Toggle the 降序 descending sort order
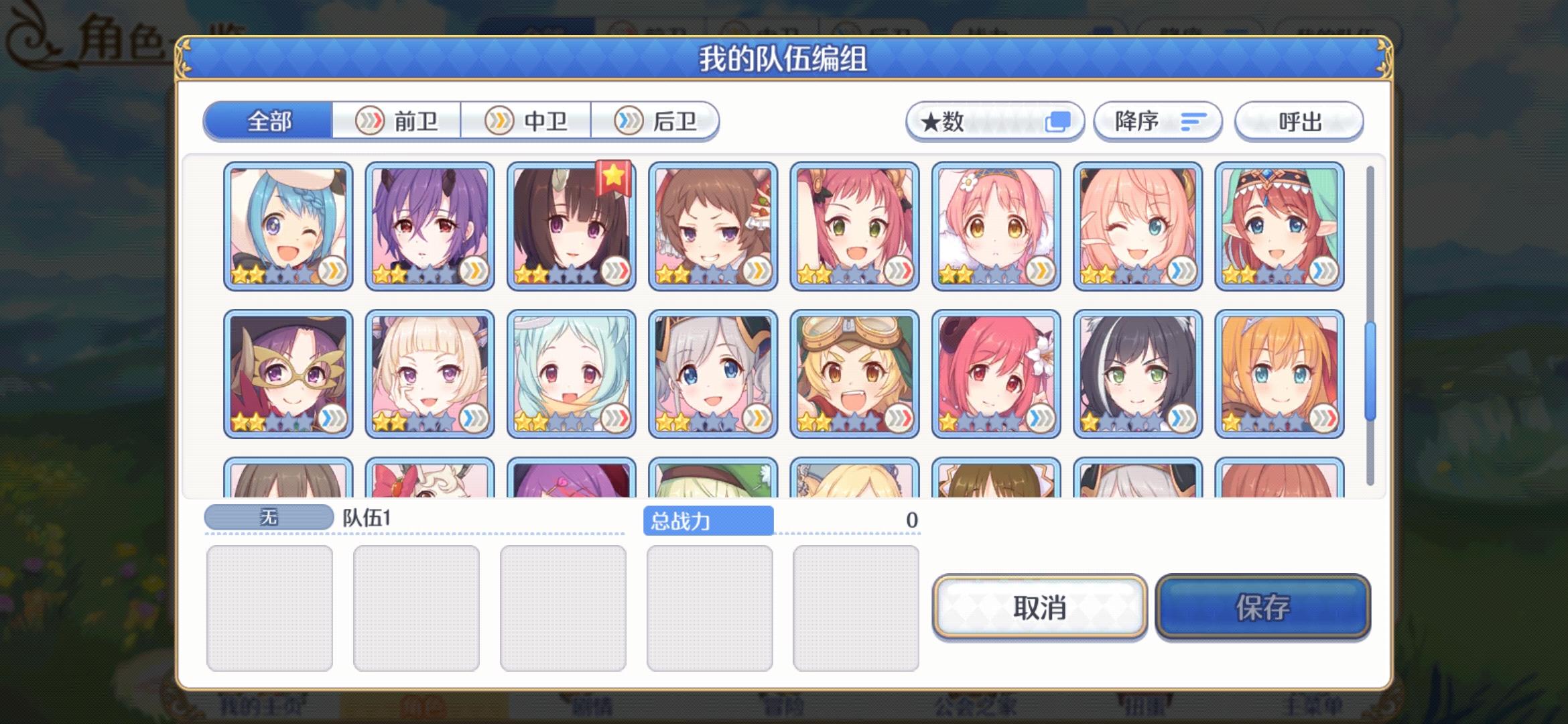The image size is (1568, 724). 1156,121
